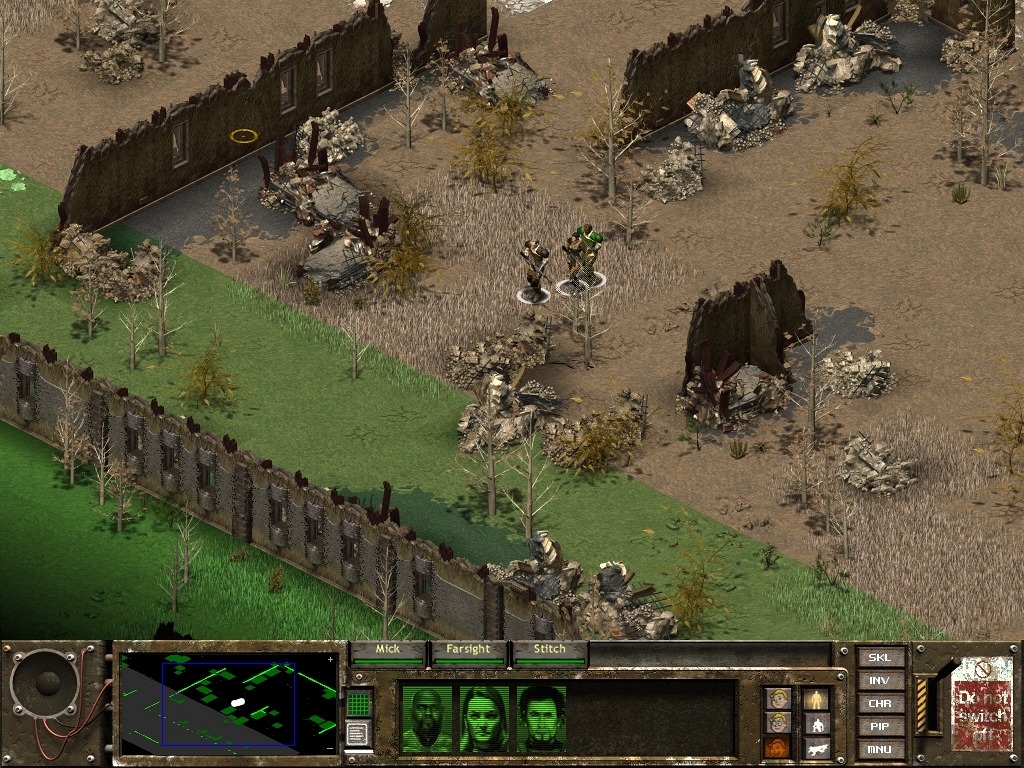1024x768 pixels.
Task: Open the MNU game menu
Action: [x=880, y=749]
